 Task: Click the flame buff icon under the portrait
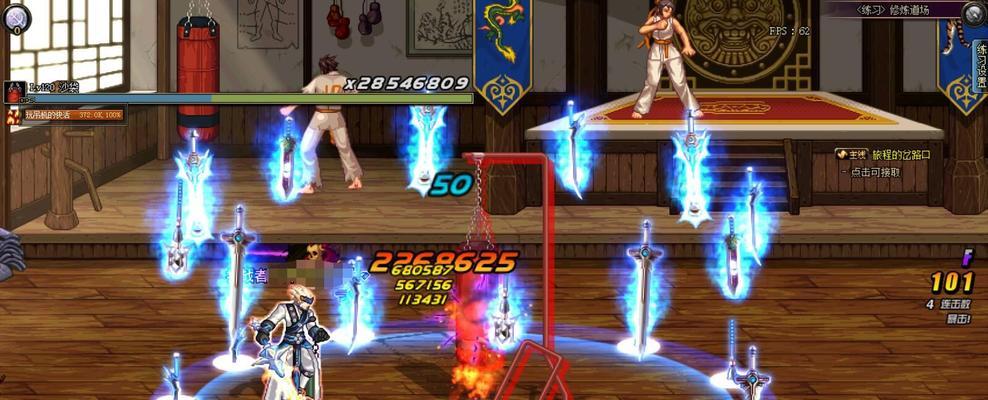coord(14,116)
